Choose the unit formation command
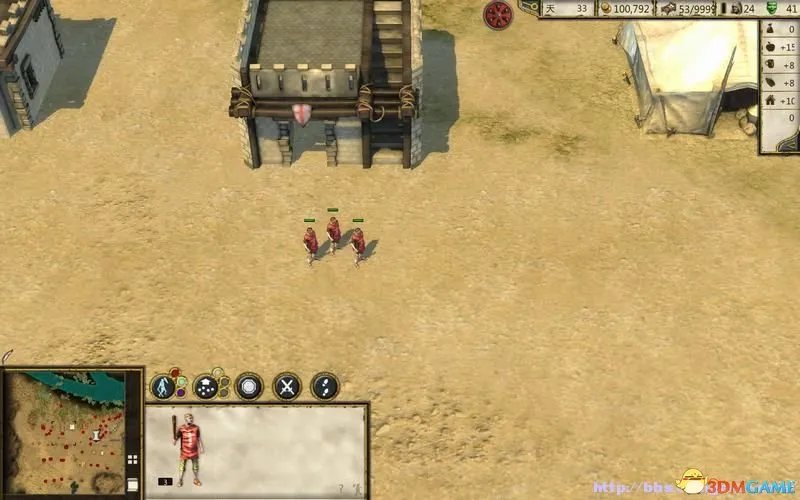 pyautogui.click(x=207, y=386)
